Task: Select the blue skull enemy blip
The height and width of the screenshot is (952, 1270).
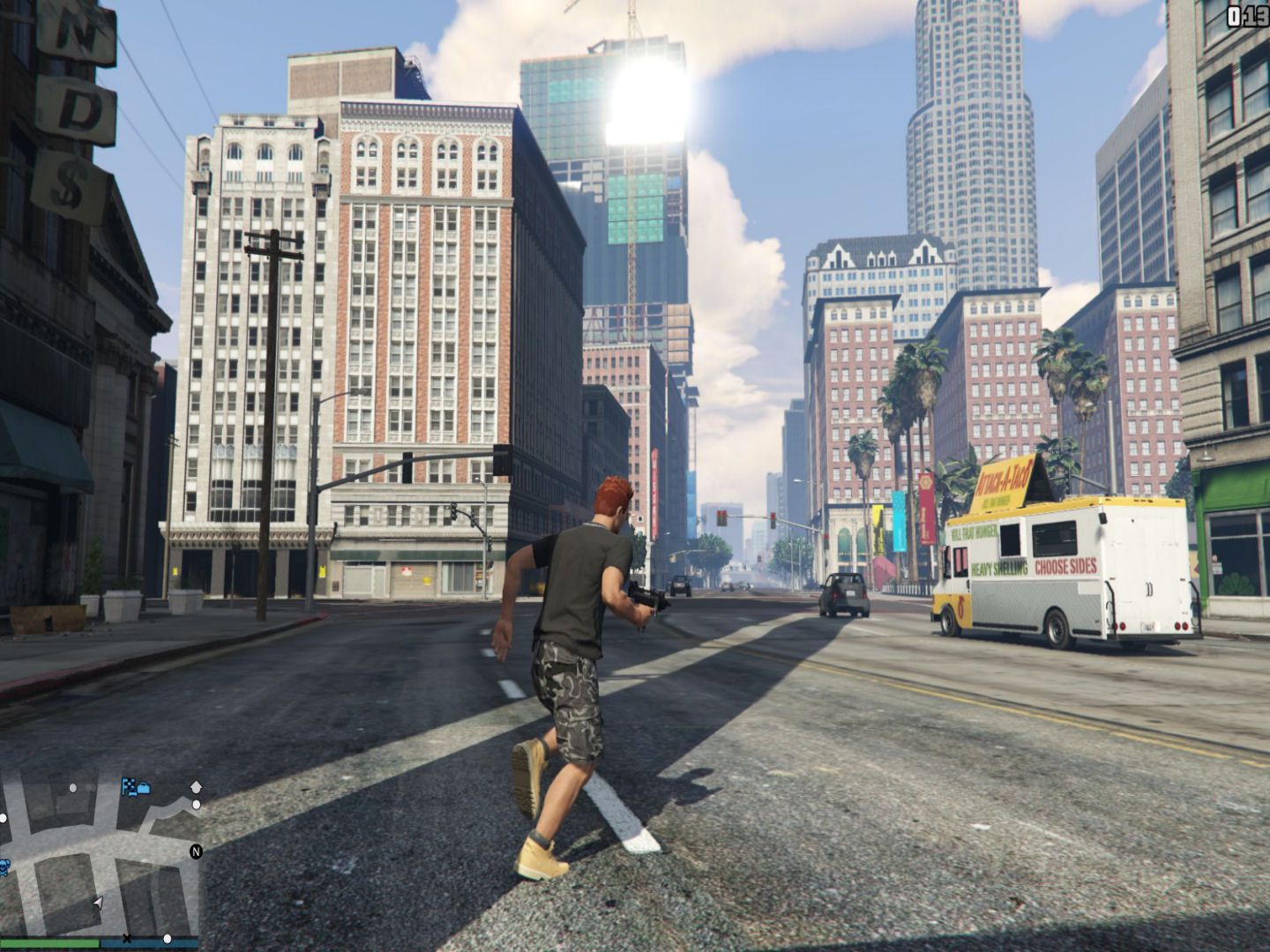Action: pos(4,868)
